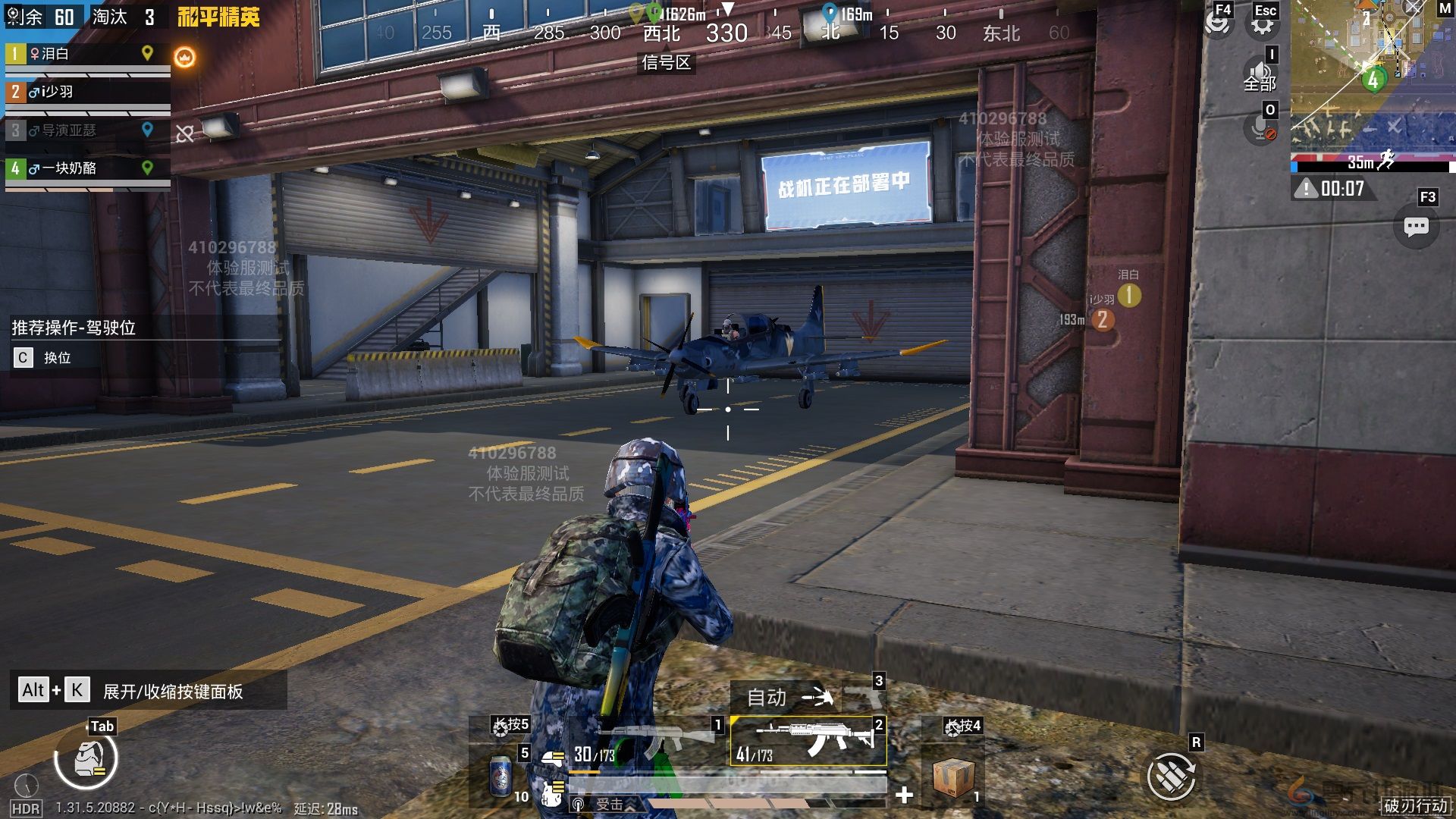The height and width of the screenshot is (819, 1456).
Task: Open the minimap in the corner
Action: (x=1371, y=76)
